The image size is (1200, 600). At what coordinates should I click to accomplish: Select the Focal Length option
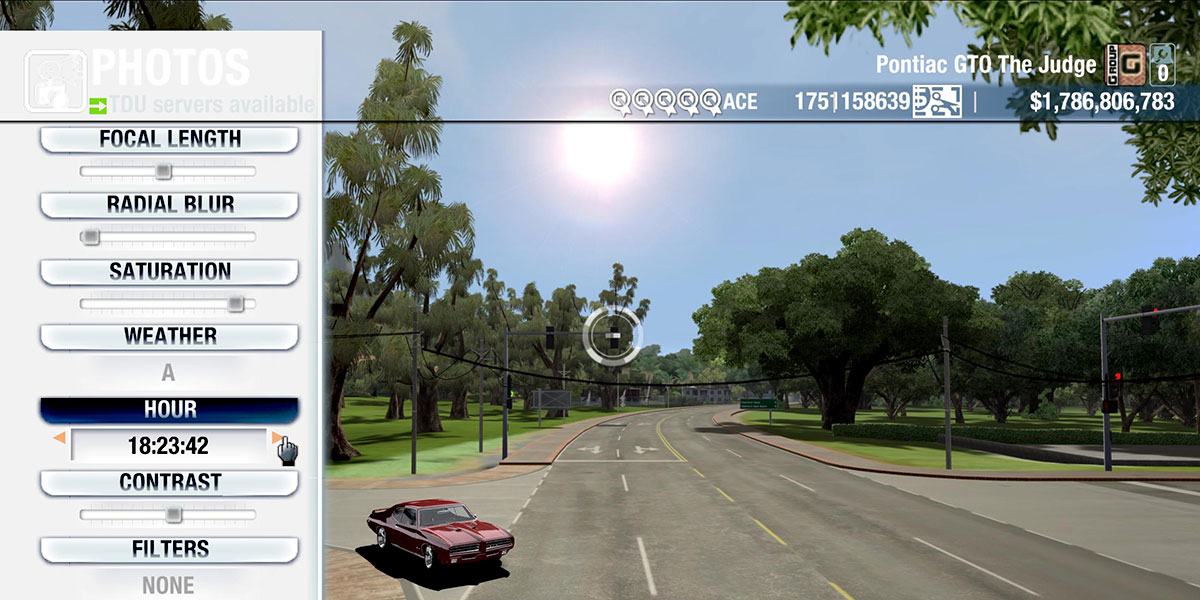tap(169, 139)
